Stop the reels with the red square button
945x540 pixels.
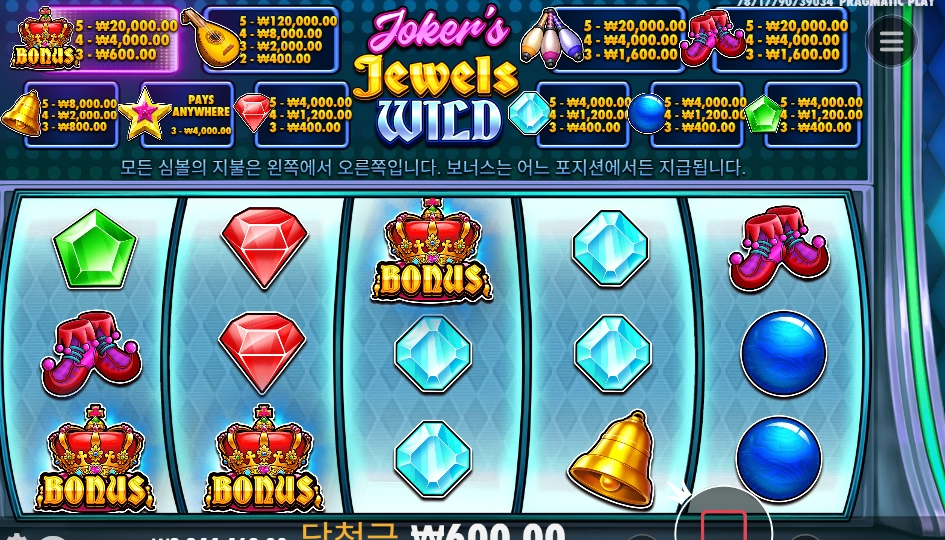pyautogui.click(x=724, y=524)
